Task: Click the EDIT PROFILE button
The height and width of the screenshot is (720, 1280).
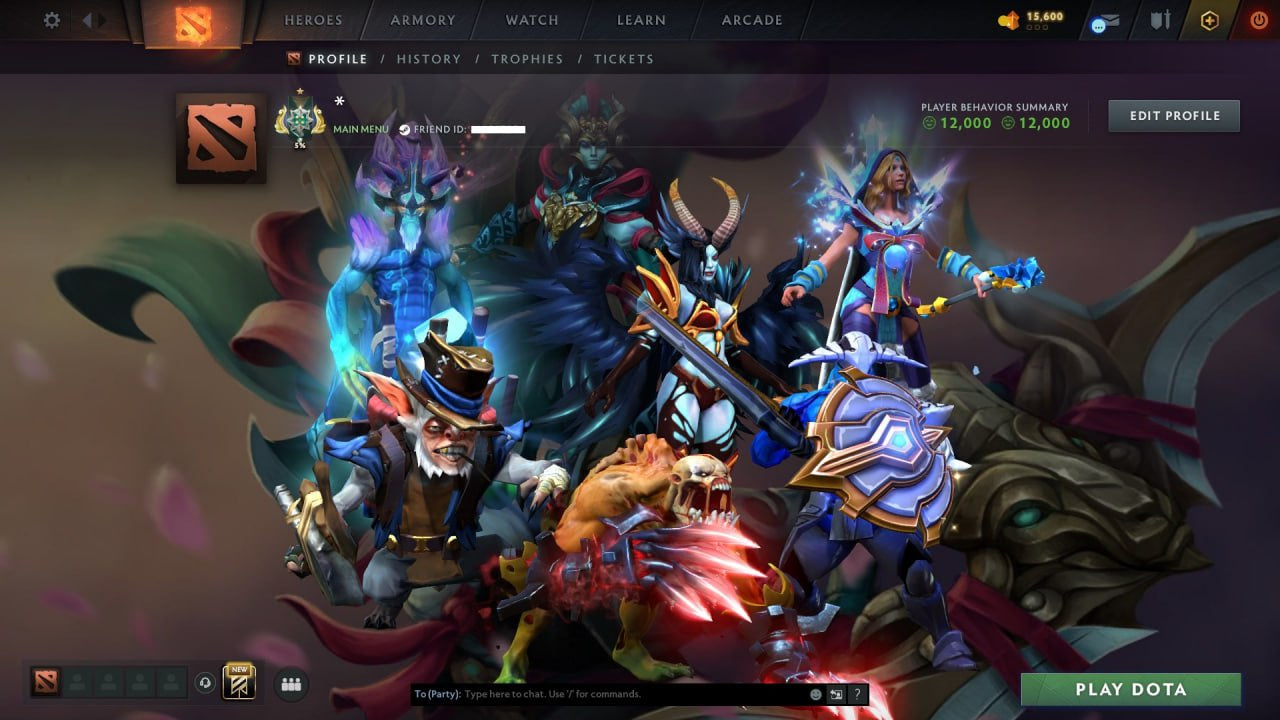Action: [x=1174, y=115]
